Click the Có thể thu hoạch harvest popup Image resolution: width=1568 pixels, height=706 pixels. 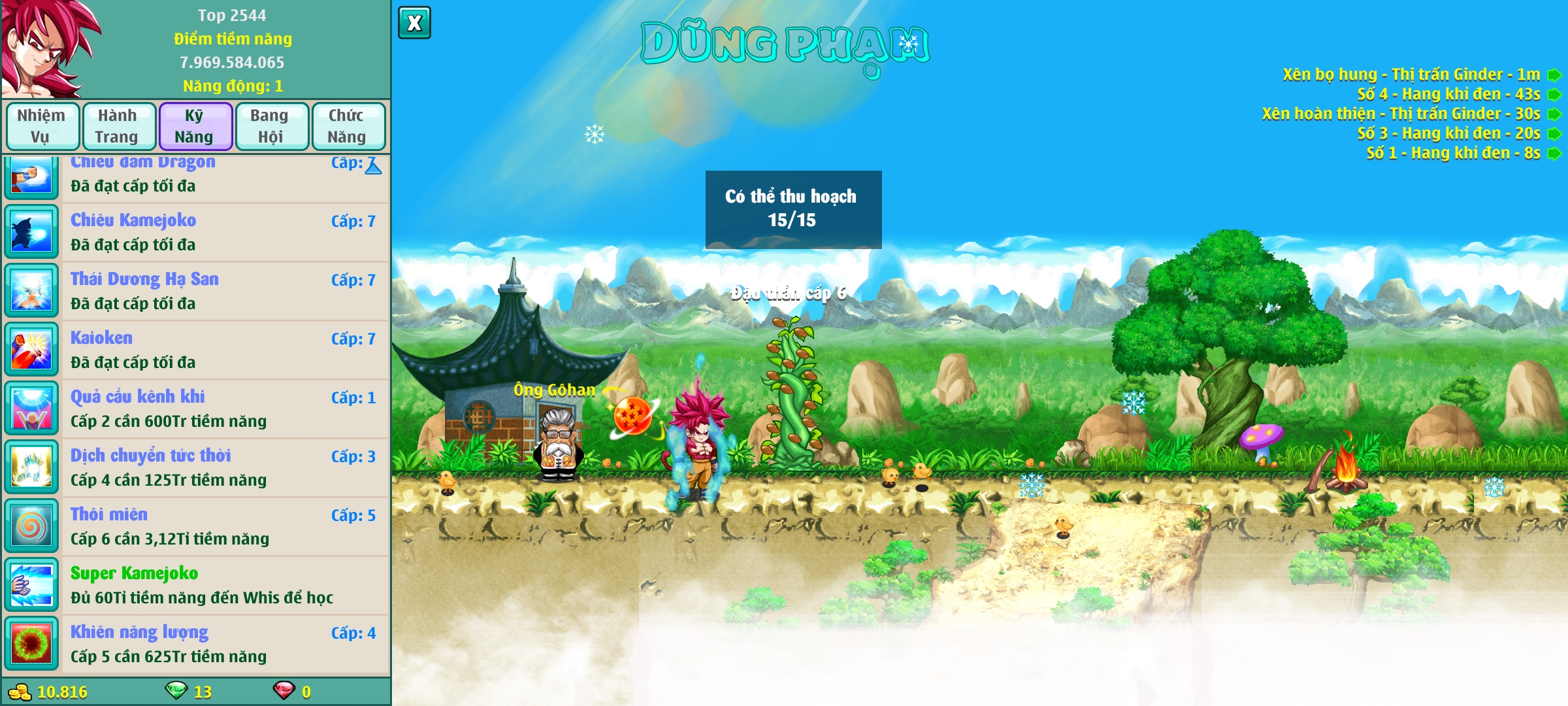pos(793,209)
